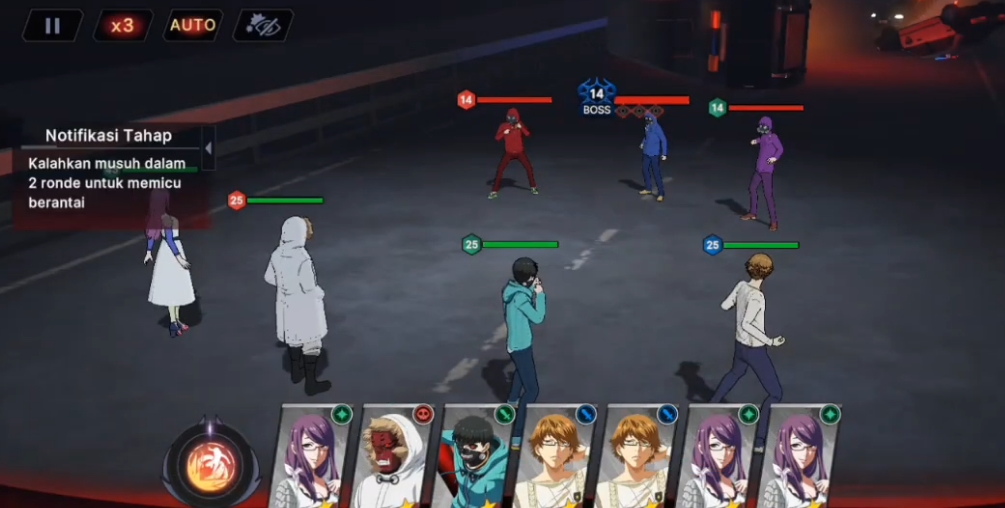
Task: Toggle the x3 battle speed
Action: 123,25
